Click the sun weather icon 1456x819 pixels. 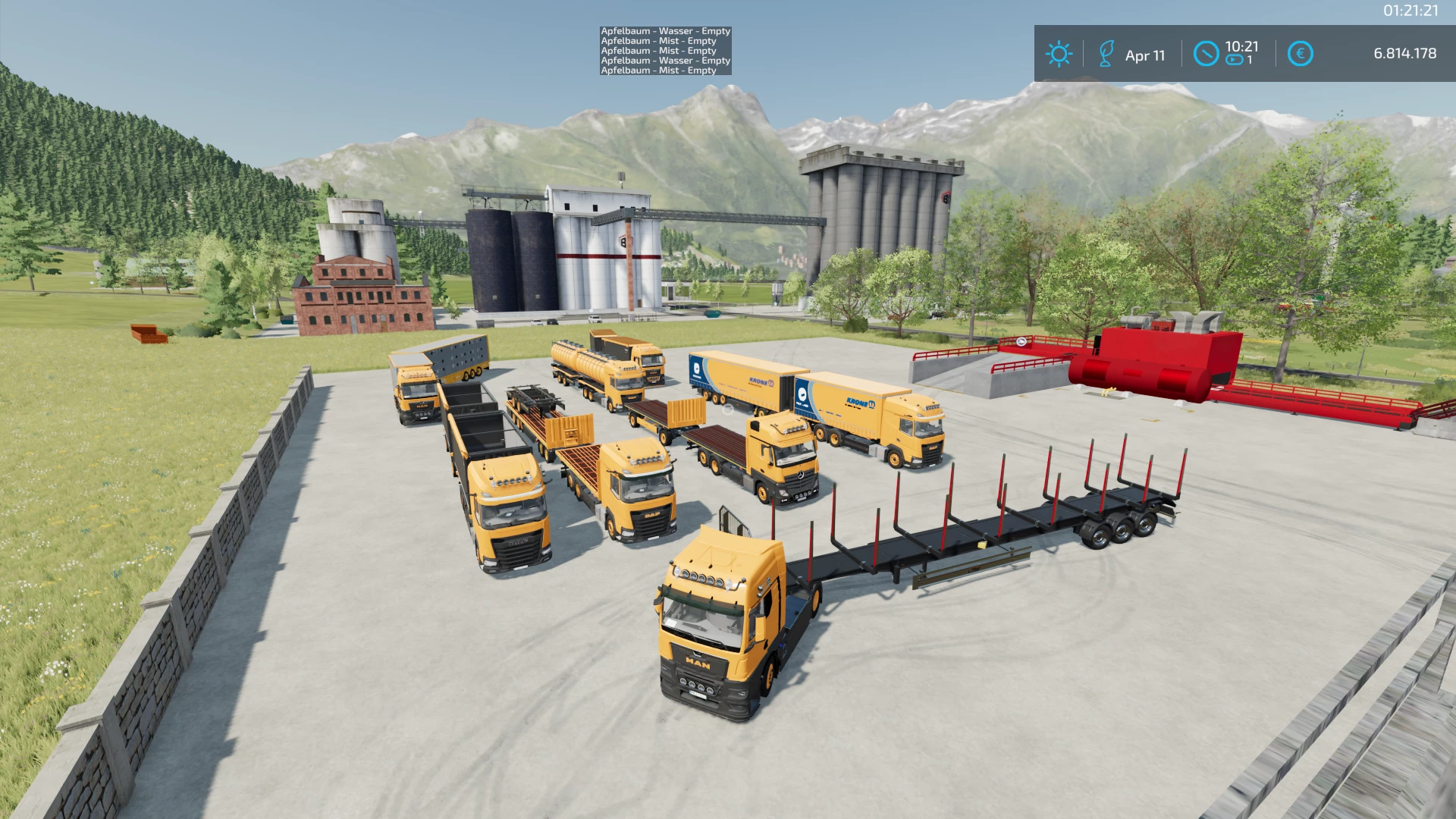click(1059, 54)
